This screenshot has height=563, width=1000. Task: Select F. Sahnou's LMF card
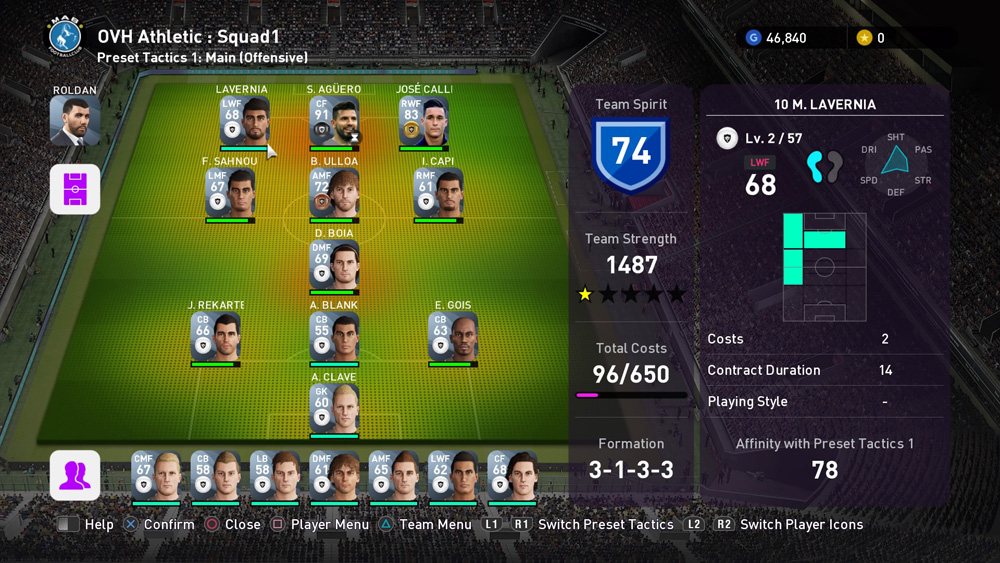230,193
